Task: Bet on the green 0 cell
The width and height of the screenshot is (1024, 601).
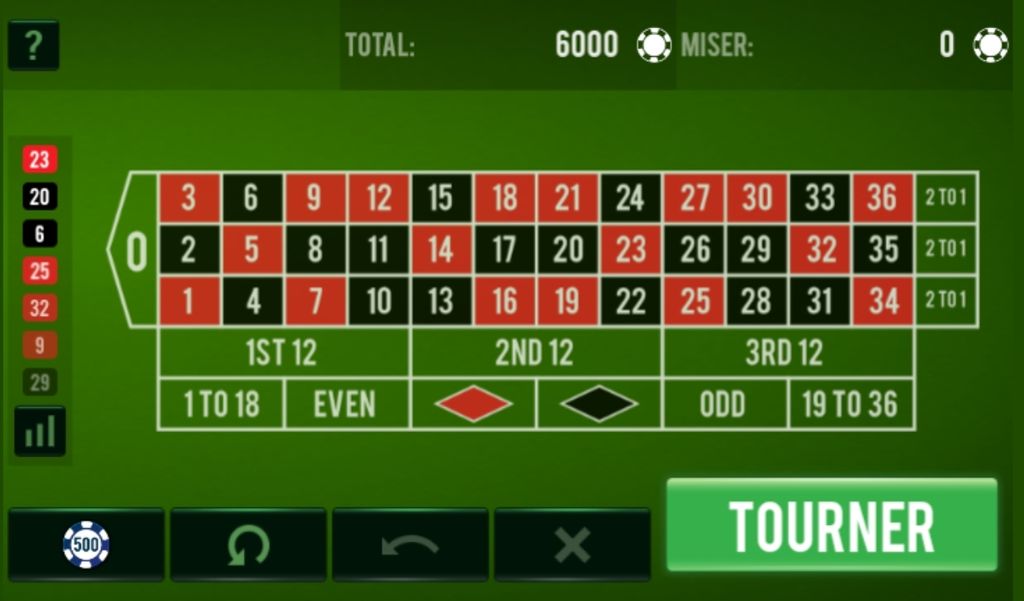Action: pyautogui.click(x=136, y=250)
